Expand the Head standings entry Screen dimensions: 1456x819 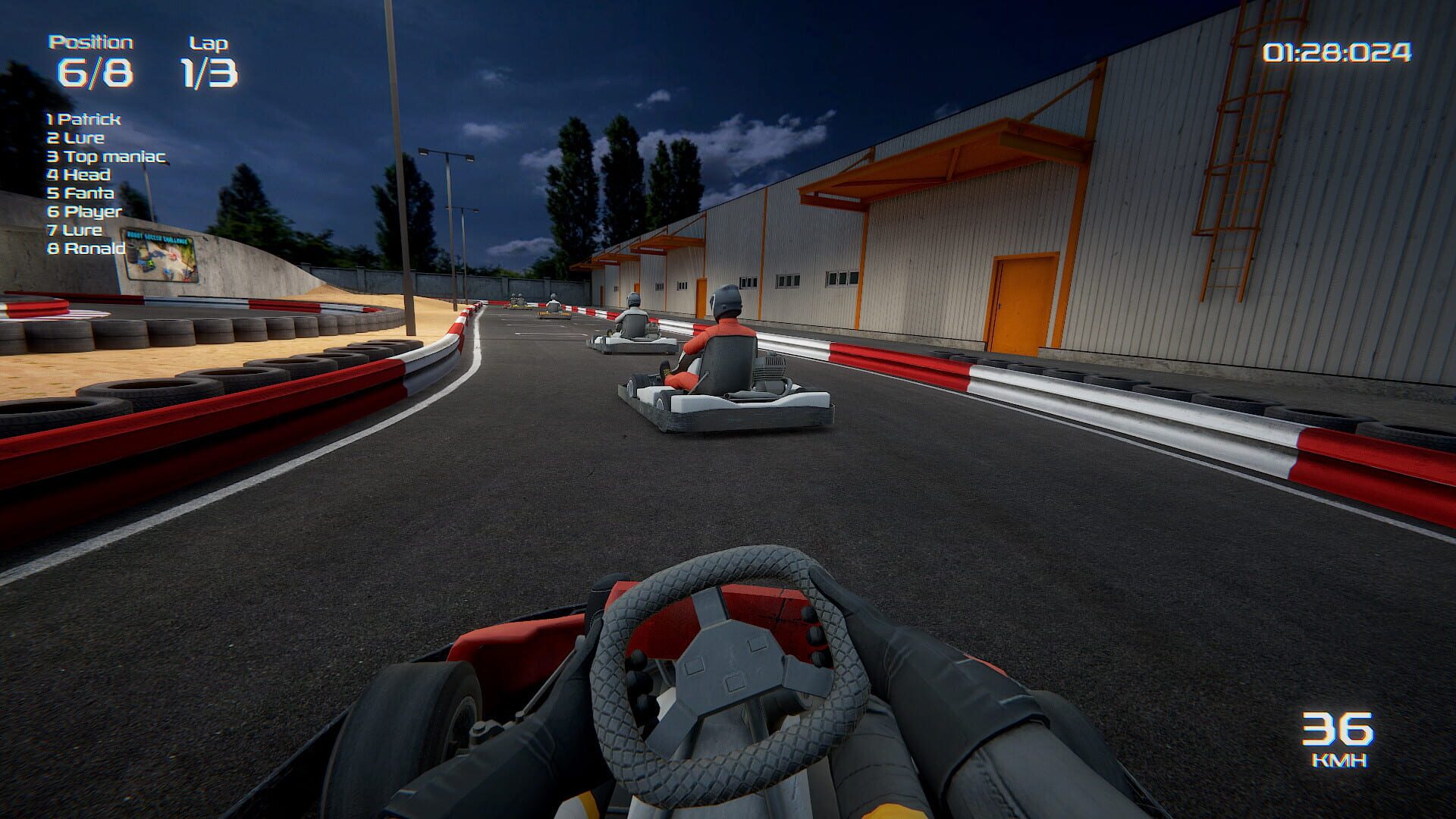pyautogui.click(x=78, y=175)
